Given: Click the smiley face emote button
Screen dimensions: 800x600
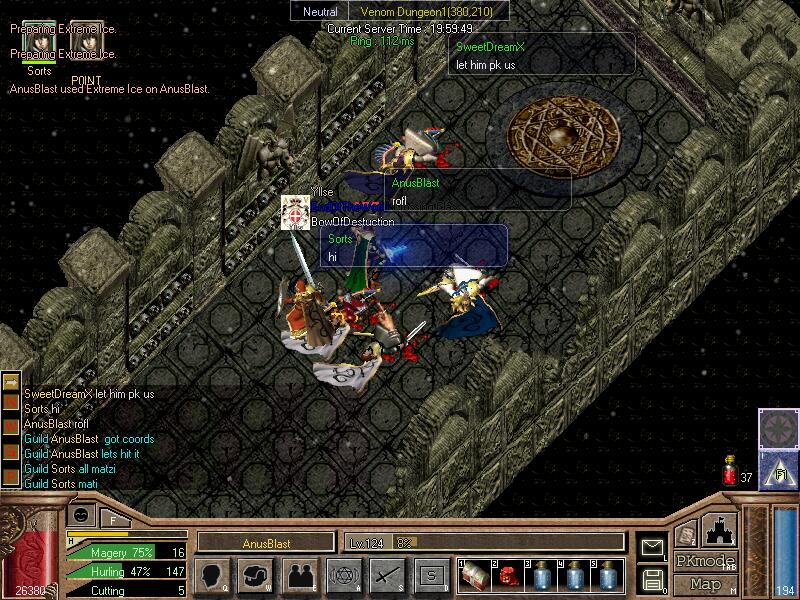Looking at the screenshot, I should (83, 515).
